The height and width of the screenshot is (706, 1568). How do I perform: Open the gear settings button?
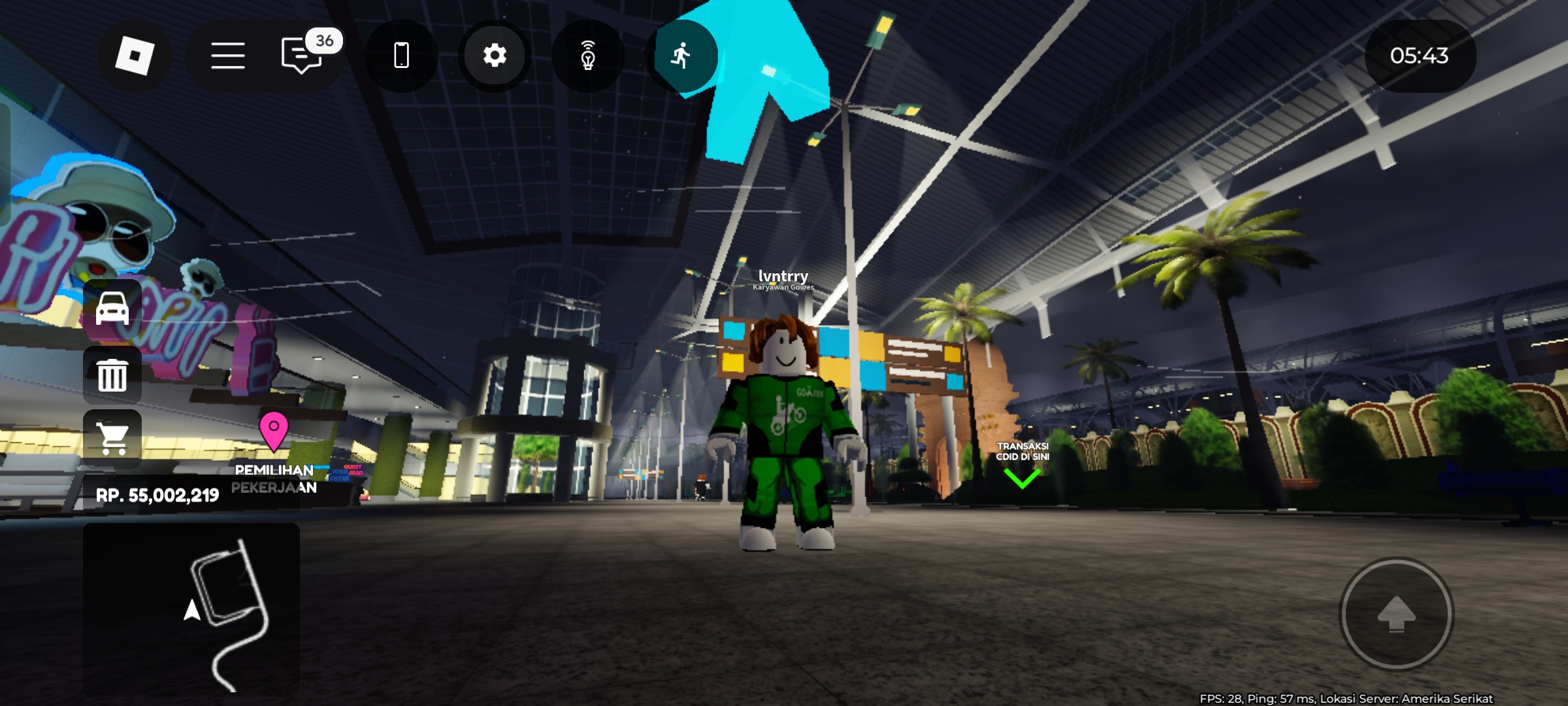[495, 56]
